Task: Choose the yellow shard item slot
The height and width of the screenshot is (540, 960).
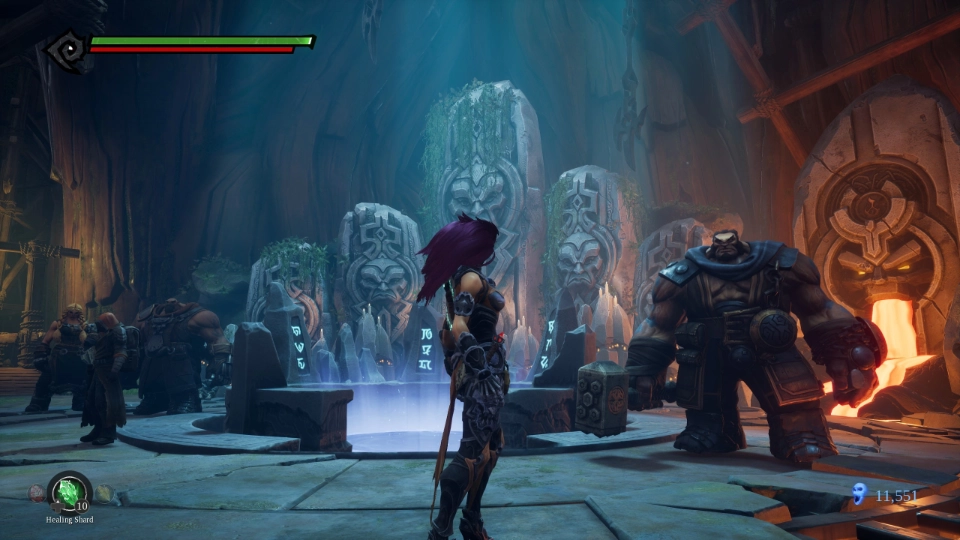Action: pyautogui.click(x=103, y=493)
